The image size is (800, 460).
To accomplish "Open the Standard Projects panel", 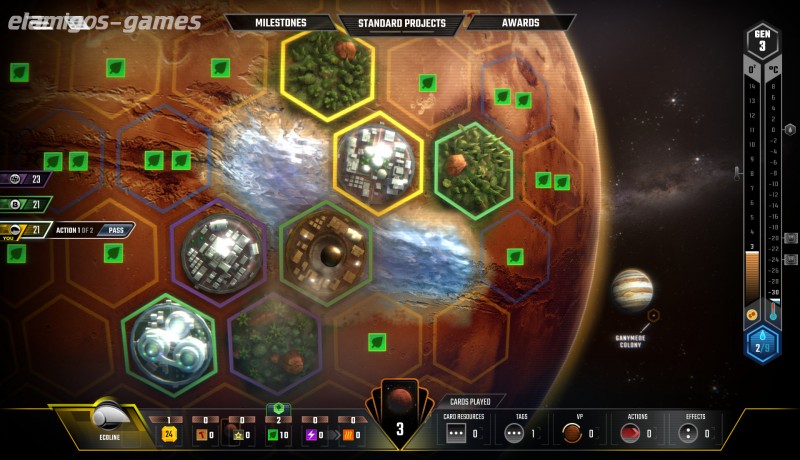I will click(x=402, y=22).
